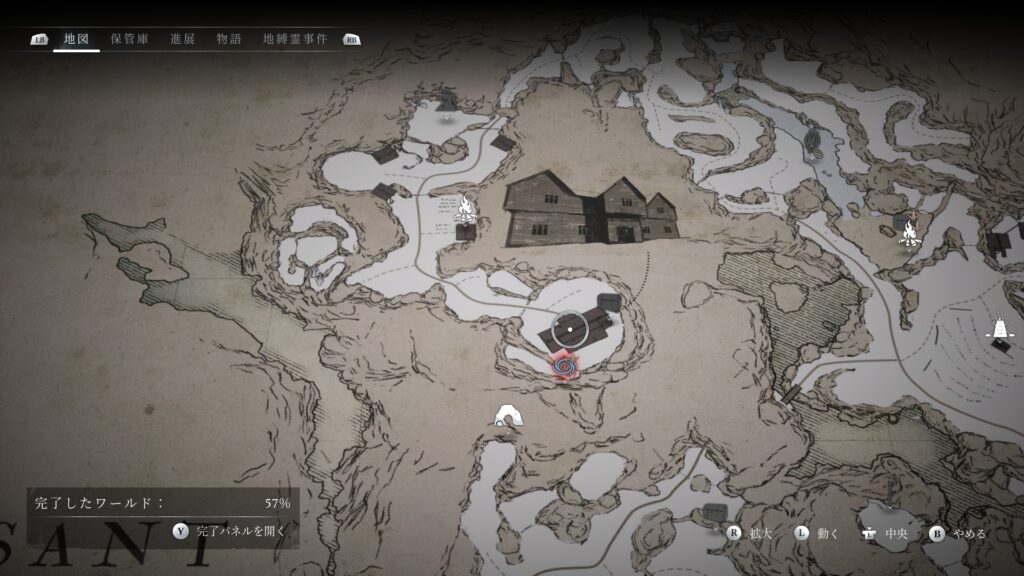Open the 進展 tab
This screenshot has width=1024, height=576.
pyautogui.click(x=184, y=39)
